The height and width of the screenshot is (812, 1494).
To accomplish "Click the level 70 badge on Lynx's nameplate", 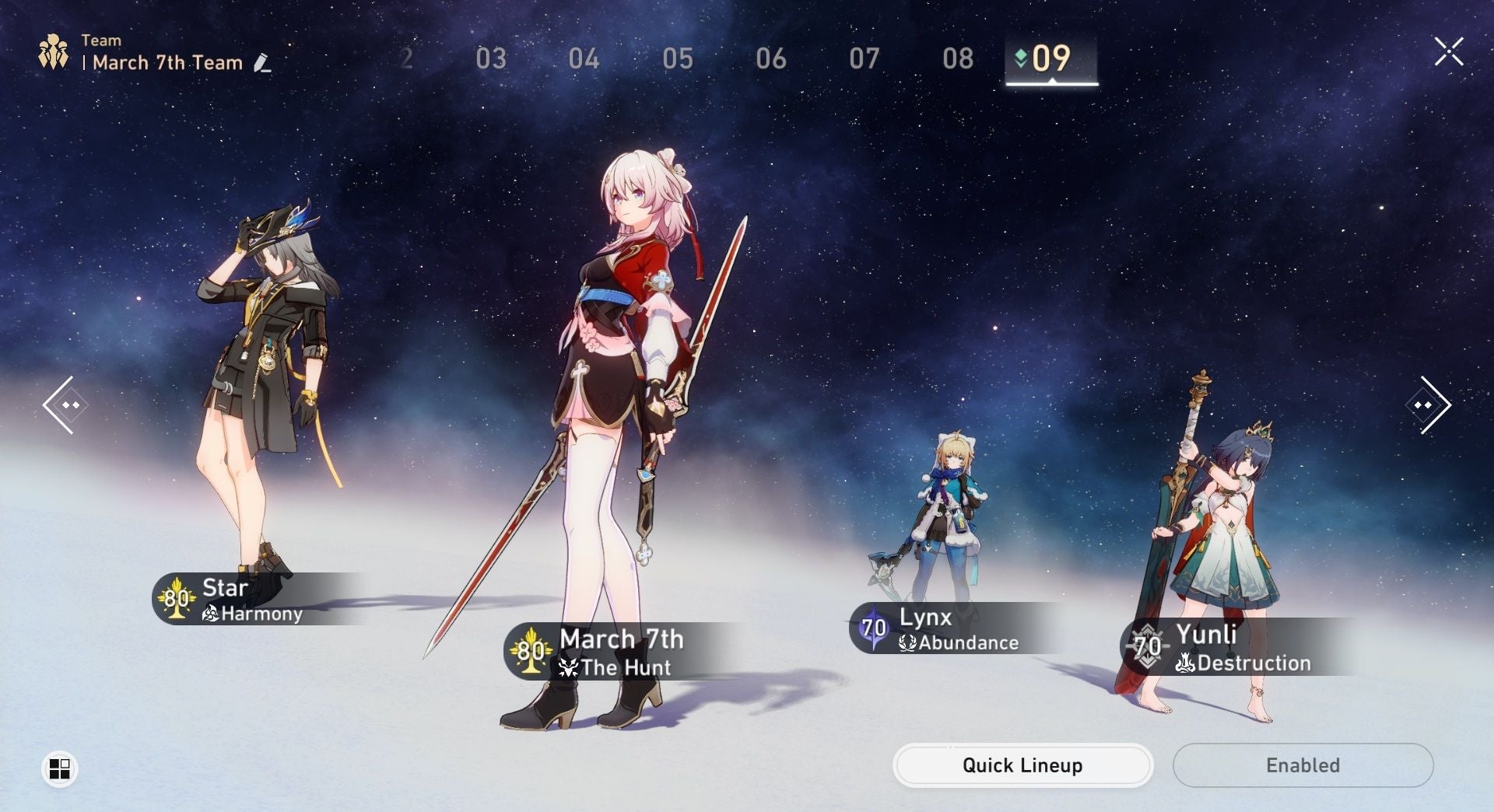I will [x=875, y=627].
